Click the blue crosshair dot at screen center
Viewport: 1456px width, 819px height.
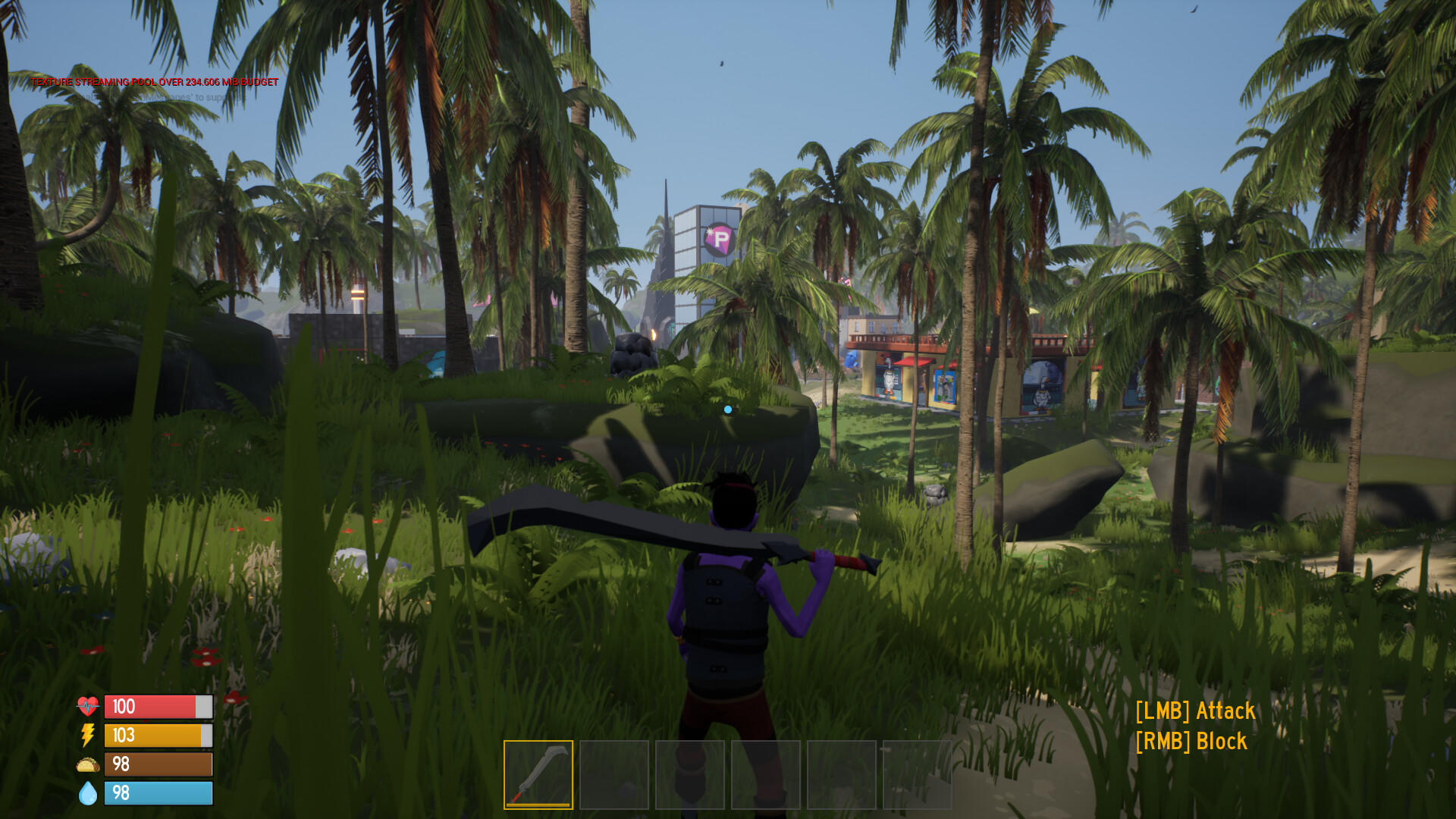pos(727,408)
